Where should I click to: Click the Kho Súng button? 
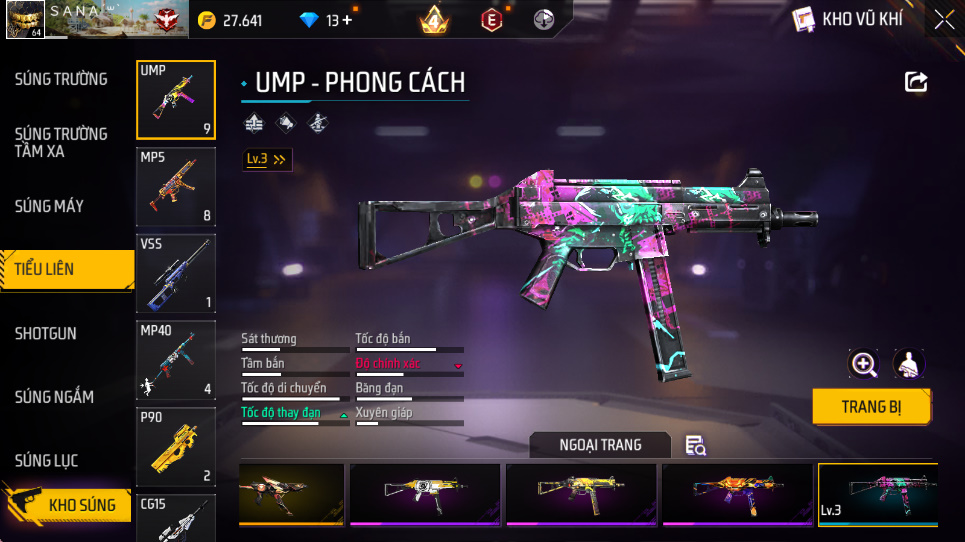click(70, 505)
